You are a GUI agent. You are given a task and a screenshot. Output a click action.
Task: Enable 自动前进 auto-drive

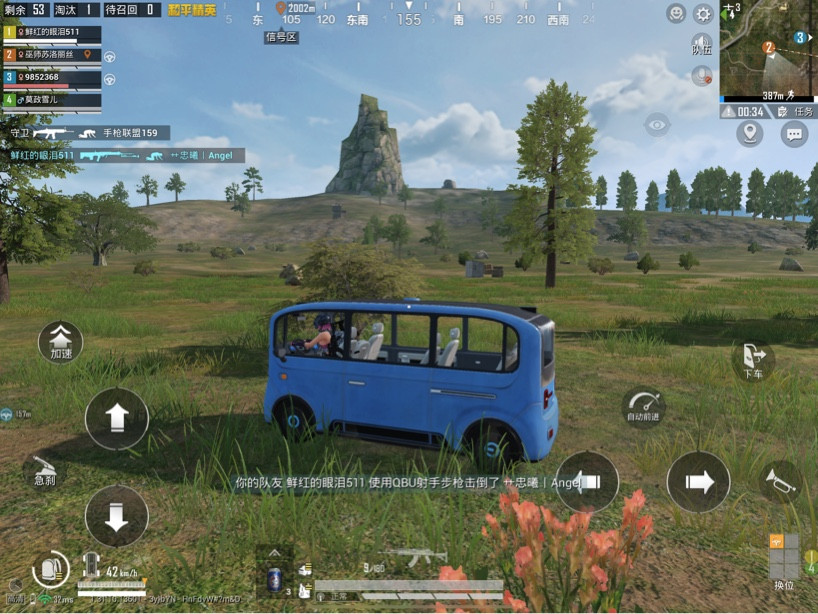click(x=642, y=405)
